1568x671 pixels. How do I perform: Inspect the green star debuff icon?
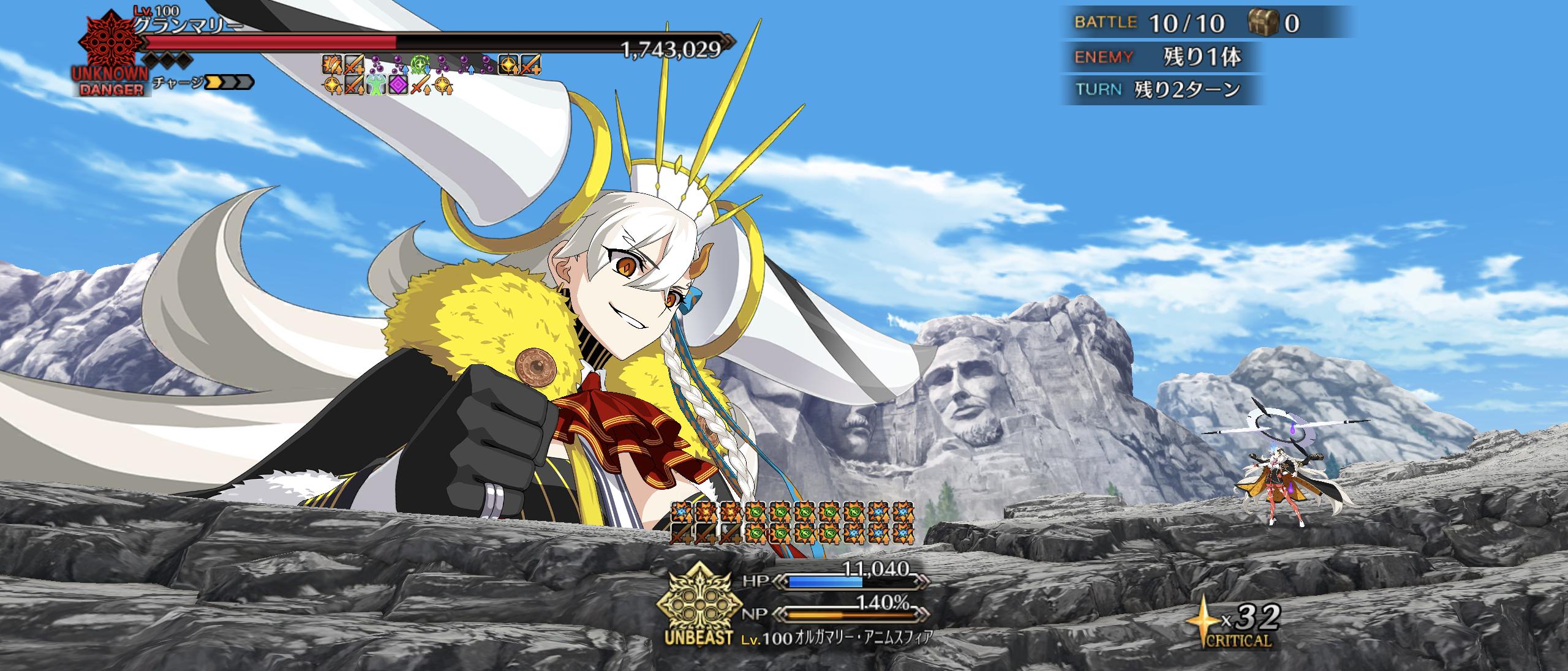tap(421, 63)
